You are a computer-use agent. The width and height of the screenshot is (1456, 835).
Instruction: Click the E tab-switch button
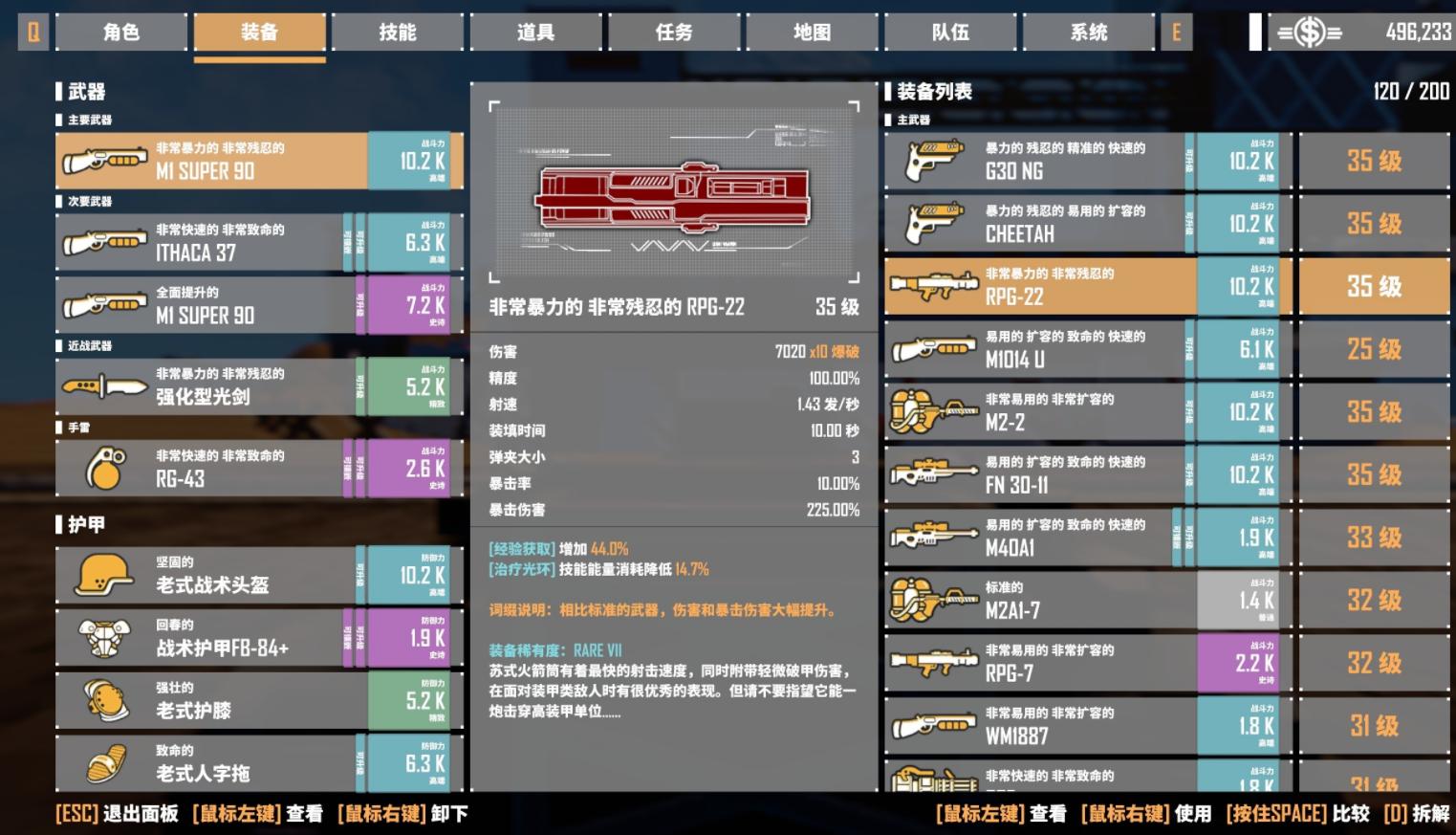(1176, 32)
